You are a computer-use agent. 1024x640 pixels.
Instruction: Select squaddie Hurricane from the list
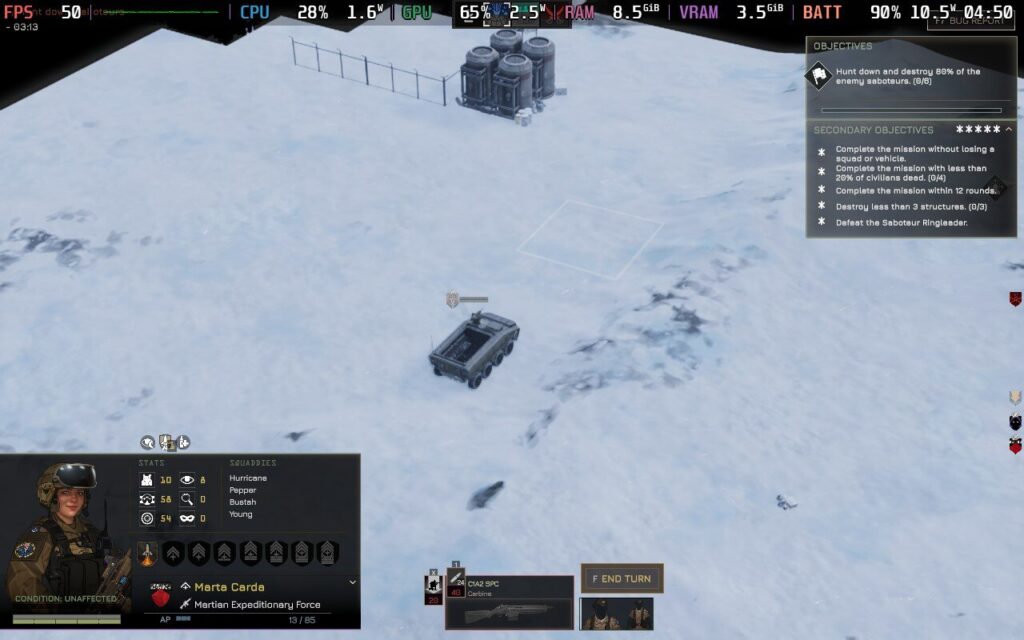pos(248,478)
